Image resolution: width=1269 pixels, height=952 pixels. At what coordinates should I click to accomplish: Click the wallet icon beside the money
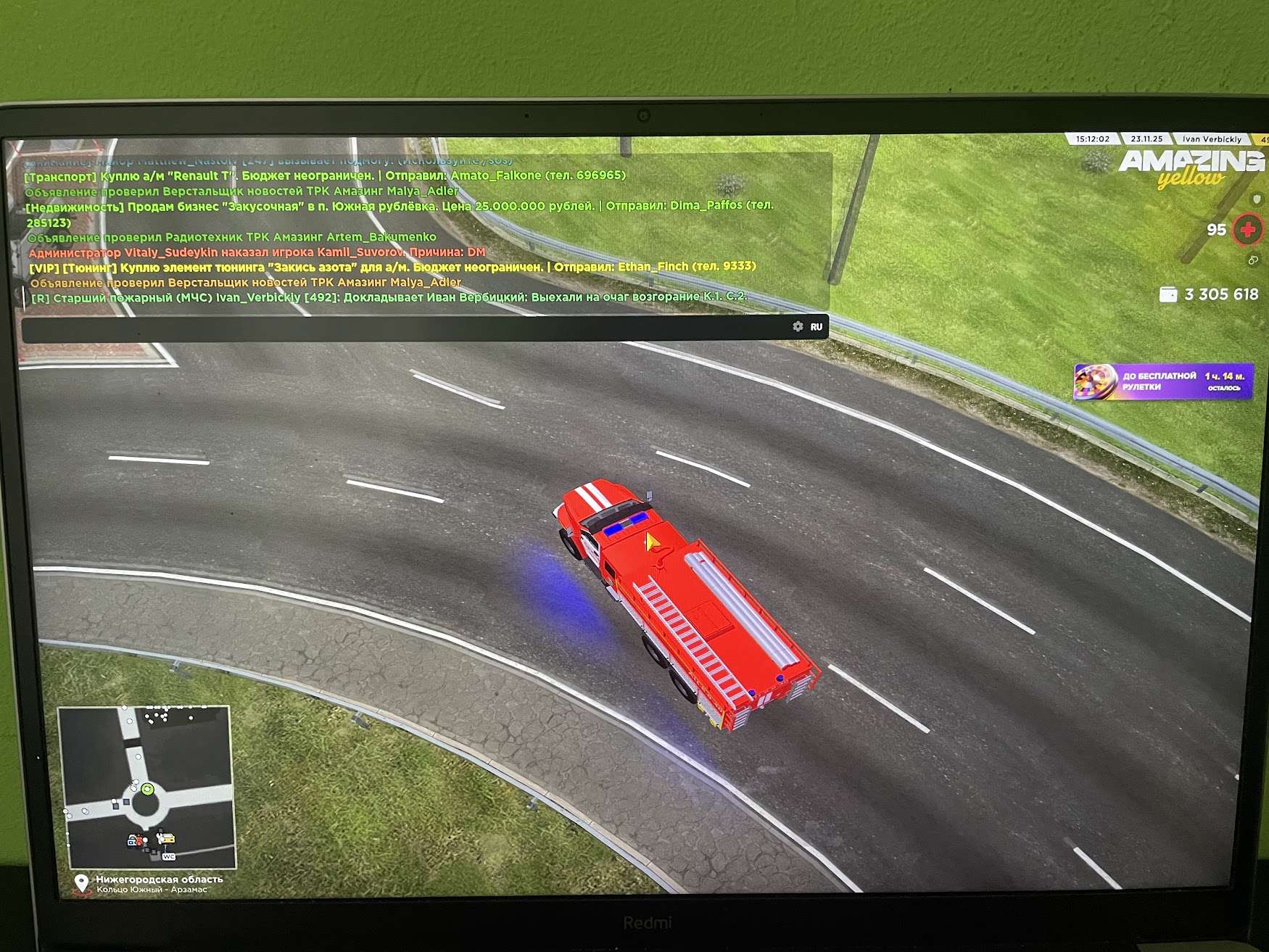click(1167, 294)
